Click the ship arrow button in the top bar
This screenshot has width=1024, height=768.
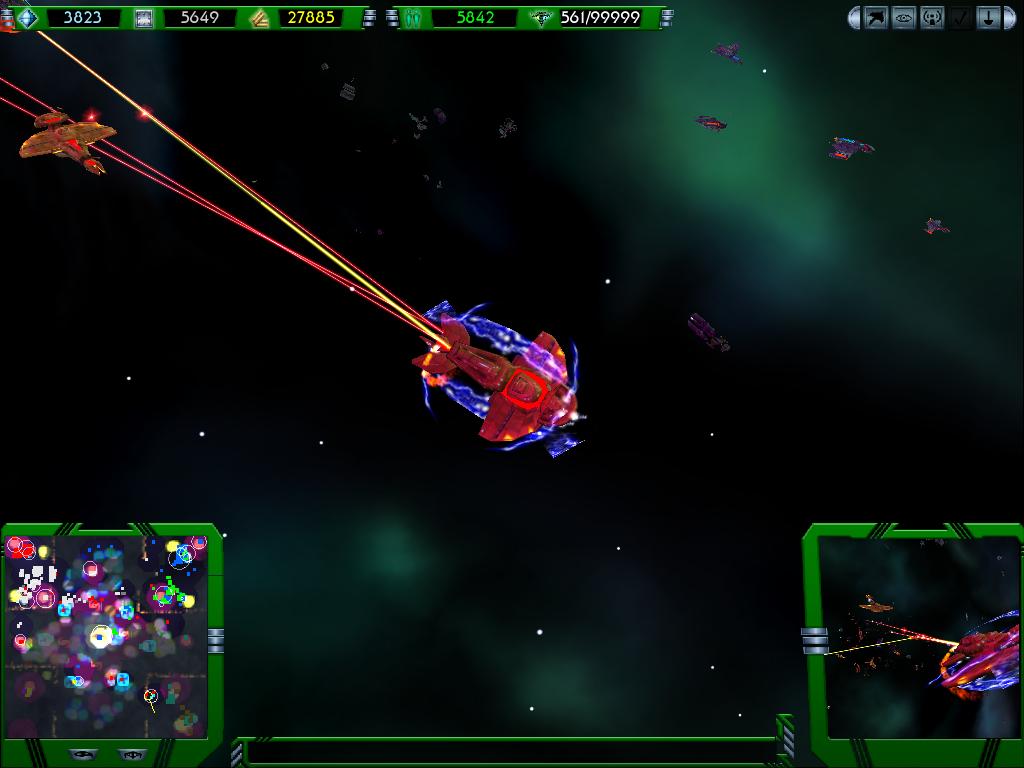876,18
